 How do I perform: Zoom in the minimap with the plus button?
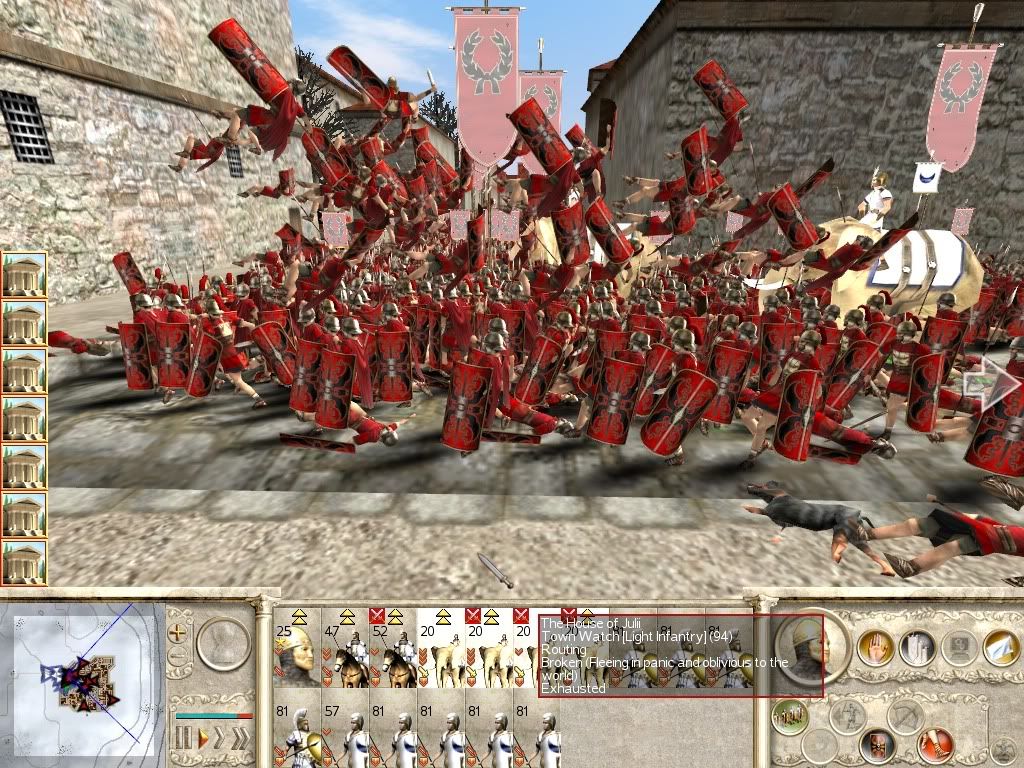pos(178,633)
